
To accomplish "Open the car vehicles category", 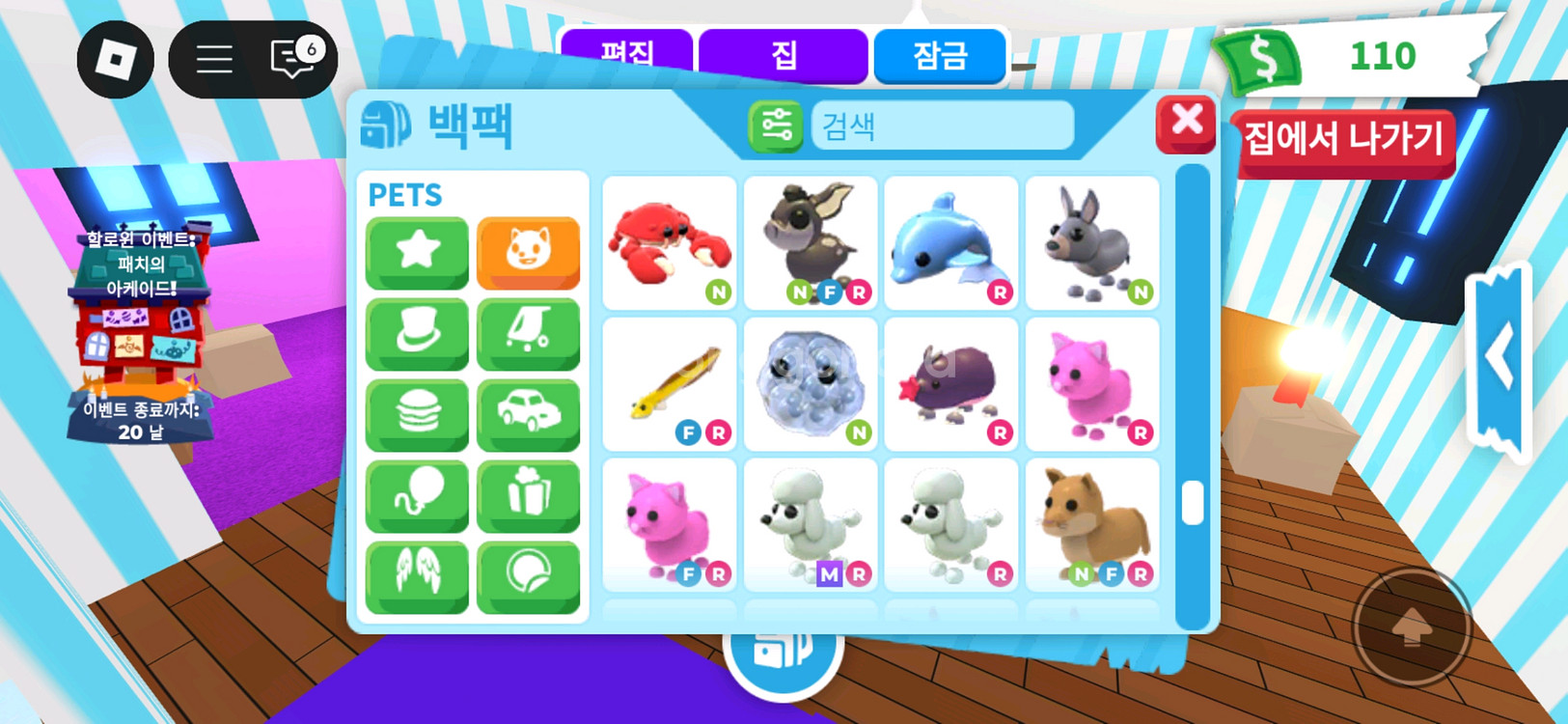I will pos(528,414).
